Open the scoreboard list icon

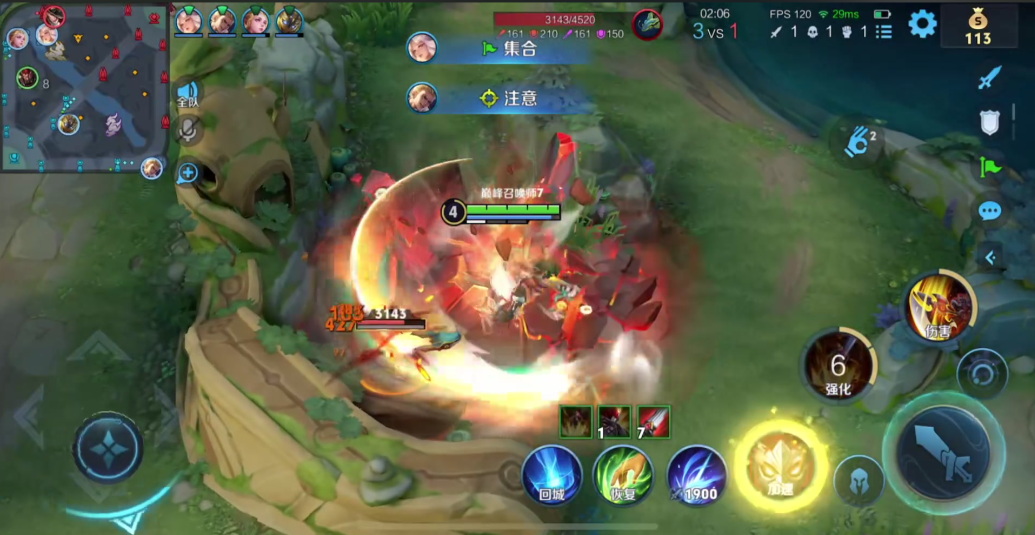tap(884, 32)
